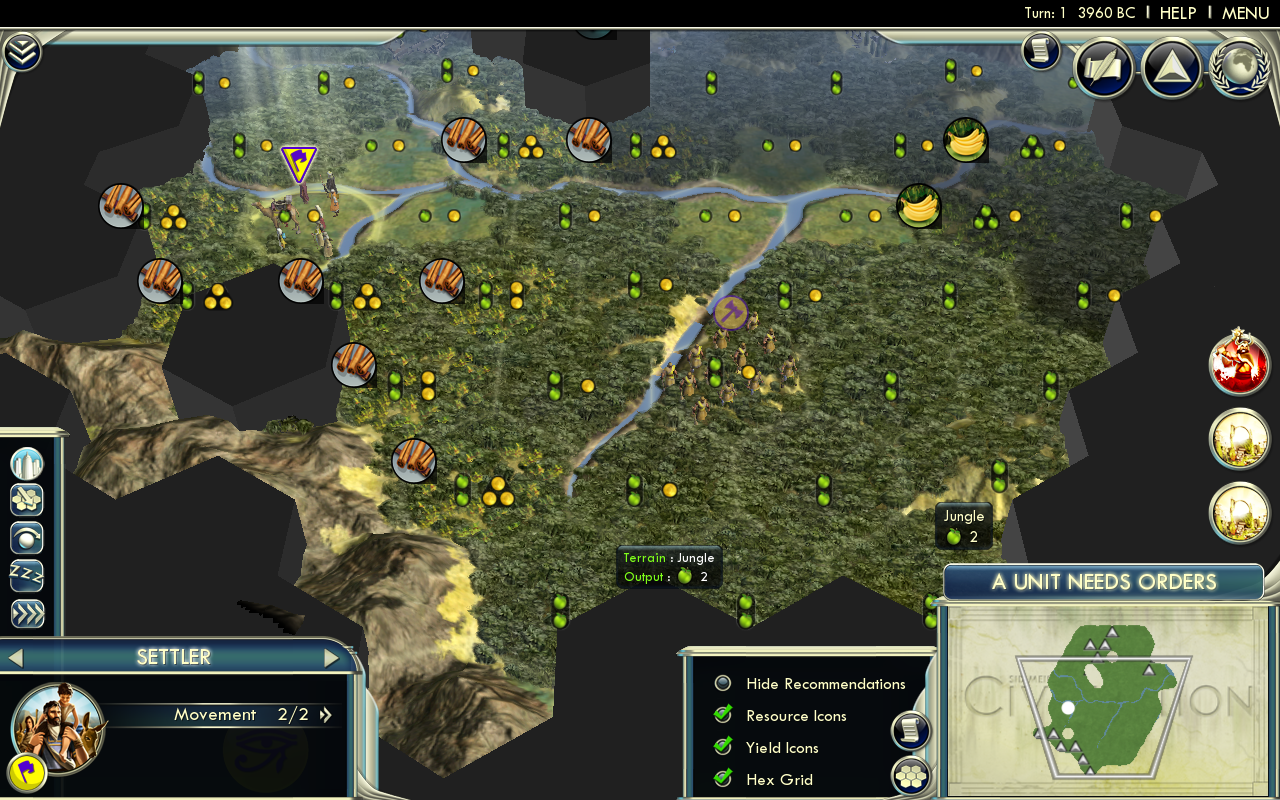This screenshot has height=800, width=1280.
Task: Cycle to the previous unit arrow
Action: tap(15, 657)
